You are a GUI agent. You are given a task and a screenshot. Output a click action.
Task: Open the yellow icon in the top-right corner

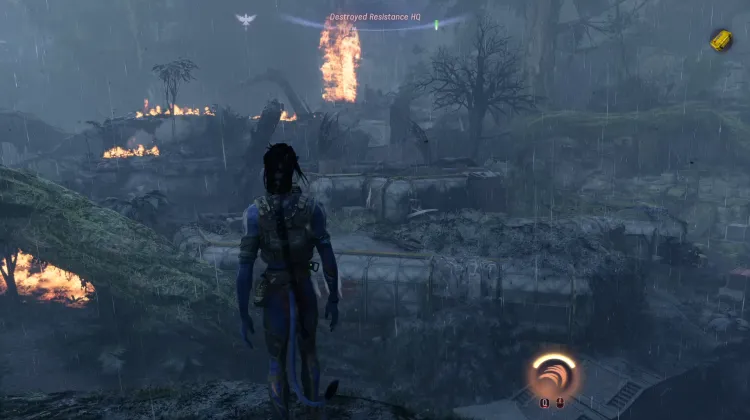(721, 40)
